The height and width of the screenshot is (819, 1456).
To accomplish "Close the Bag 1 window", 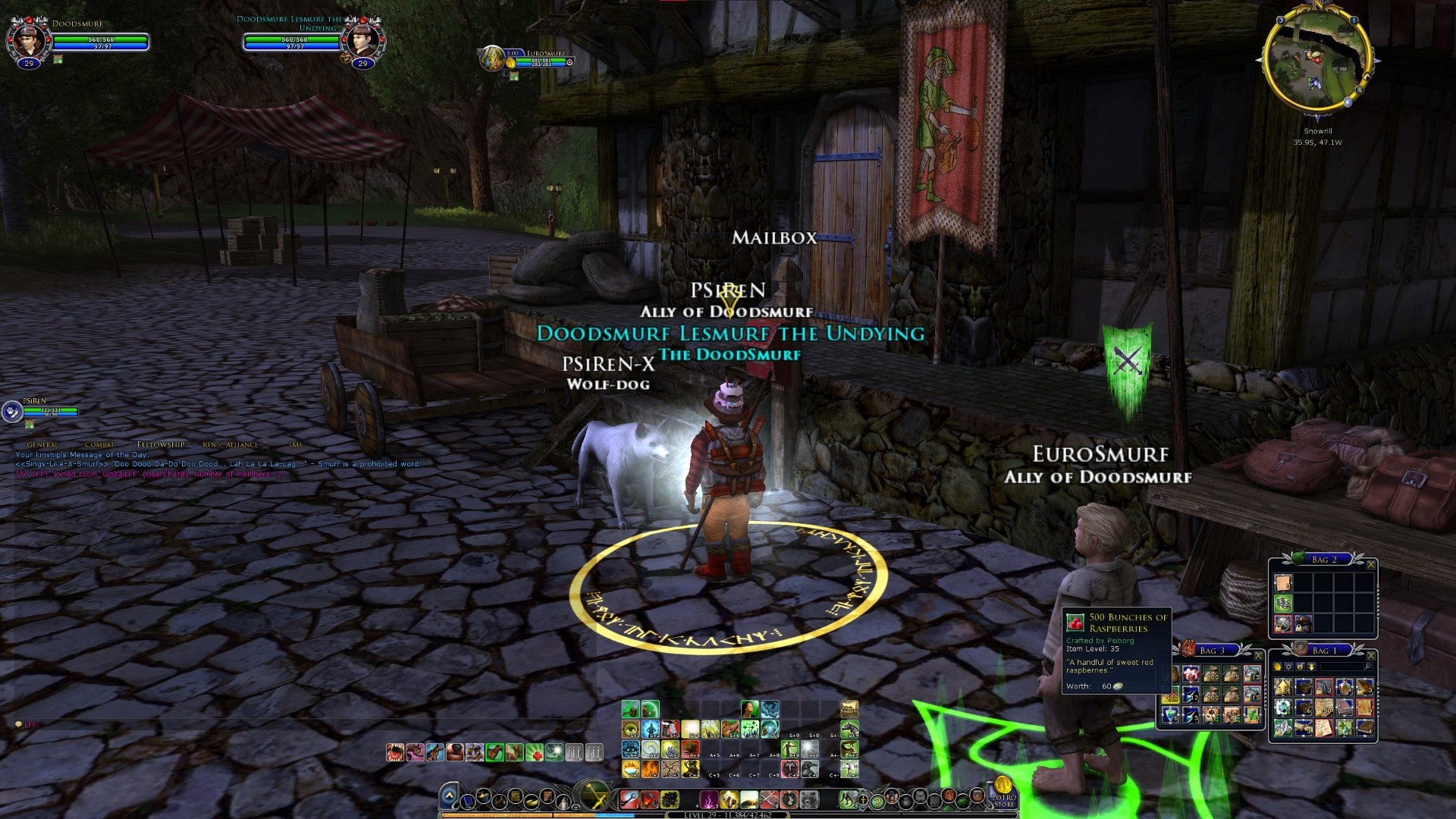I will coord(1370,655).
